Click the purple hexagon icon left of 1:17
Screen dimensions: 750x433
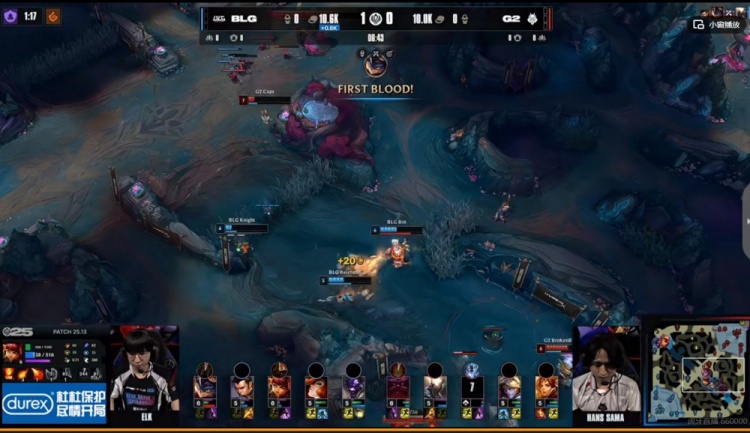[x=11, y=16]
